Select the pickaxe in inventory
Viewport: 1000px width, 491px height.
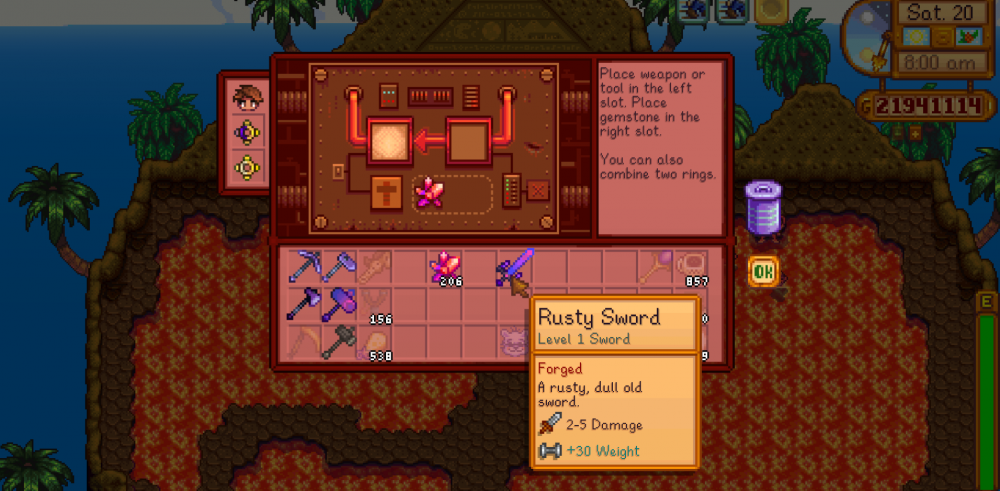point(304,267)
